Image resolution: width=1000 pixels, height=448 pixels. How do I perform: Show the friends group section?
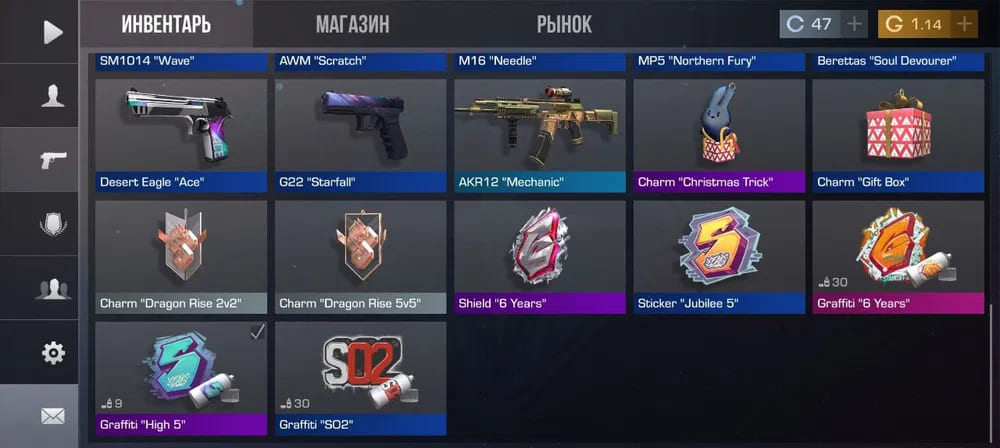point(52,288)
